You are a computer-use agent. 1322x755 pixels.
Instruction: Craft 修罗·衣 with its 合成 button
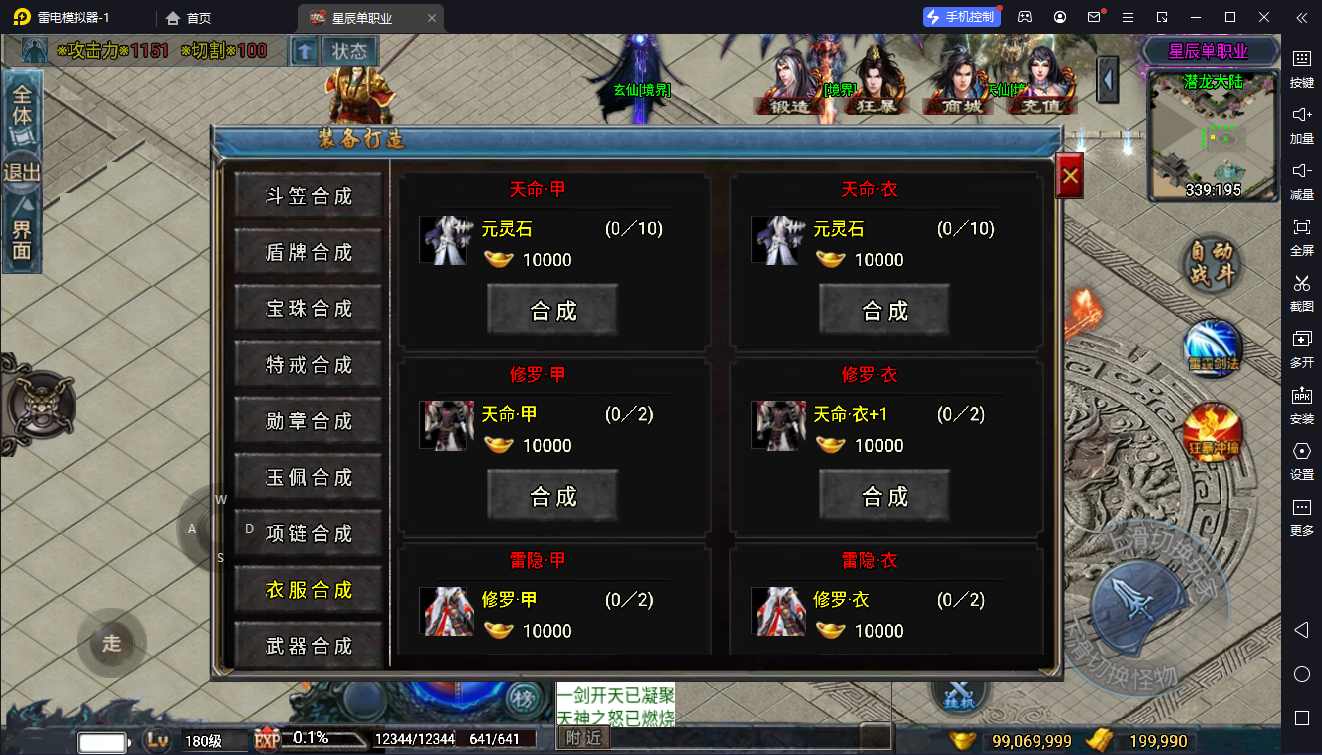[885, 496]
